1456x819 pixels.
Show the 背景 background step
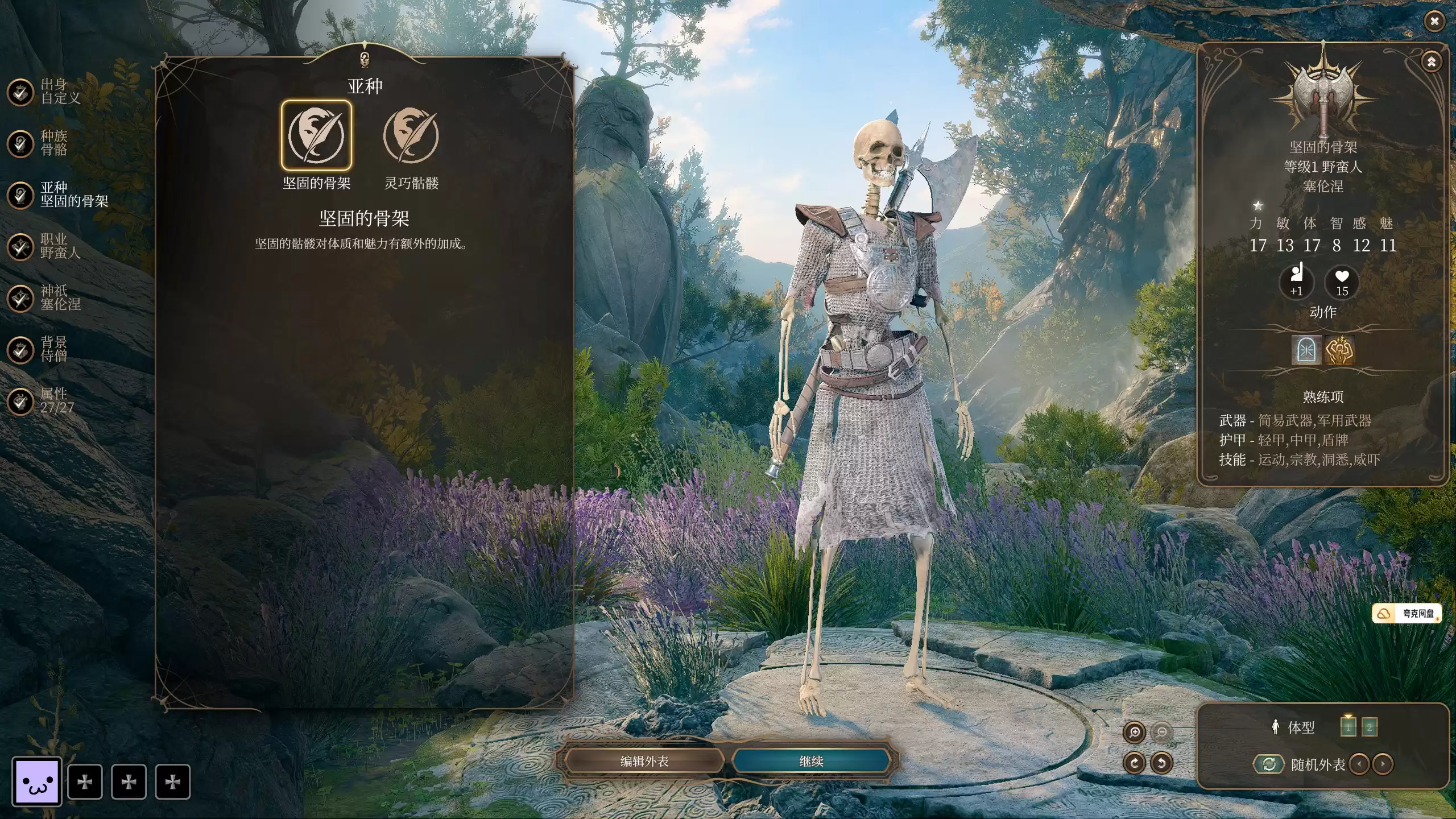coord(20,349)
